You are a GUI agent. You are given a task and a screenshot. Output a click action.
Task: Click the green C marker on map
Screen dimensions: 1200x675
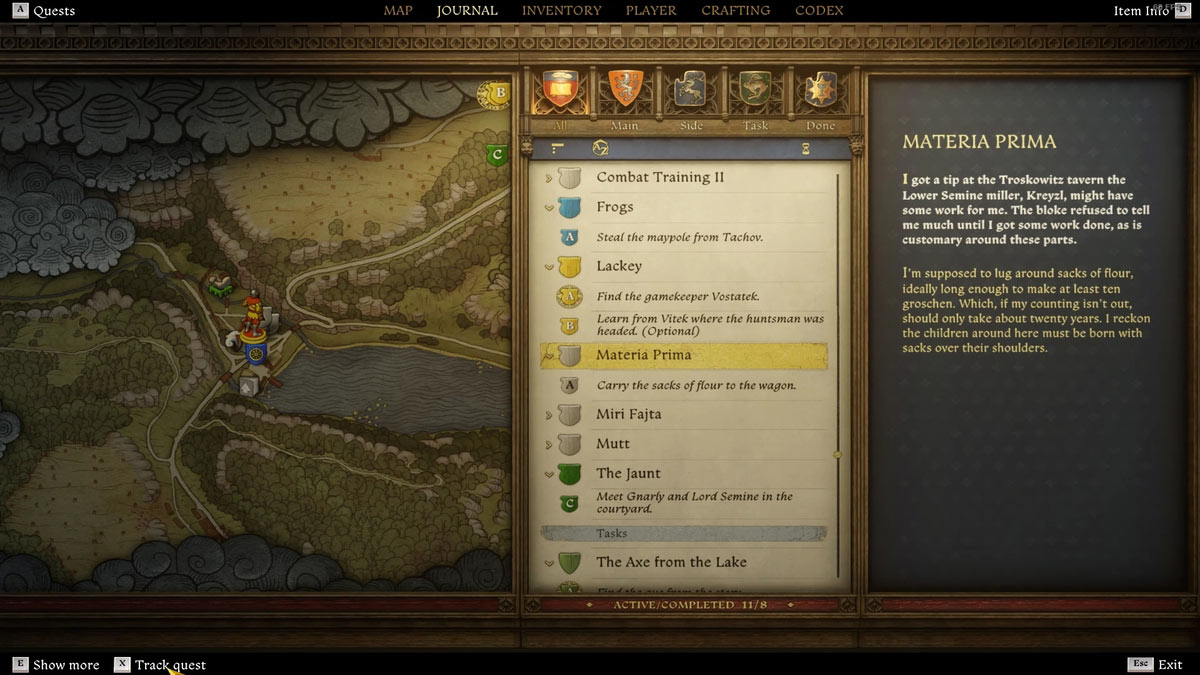497,155
